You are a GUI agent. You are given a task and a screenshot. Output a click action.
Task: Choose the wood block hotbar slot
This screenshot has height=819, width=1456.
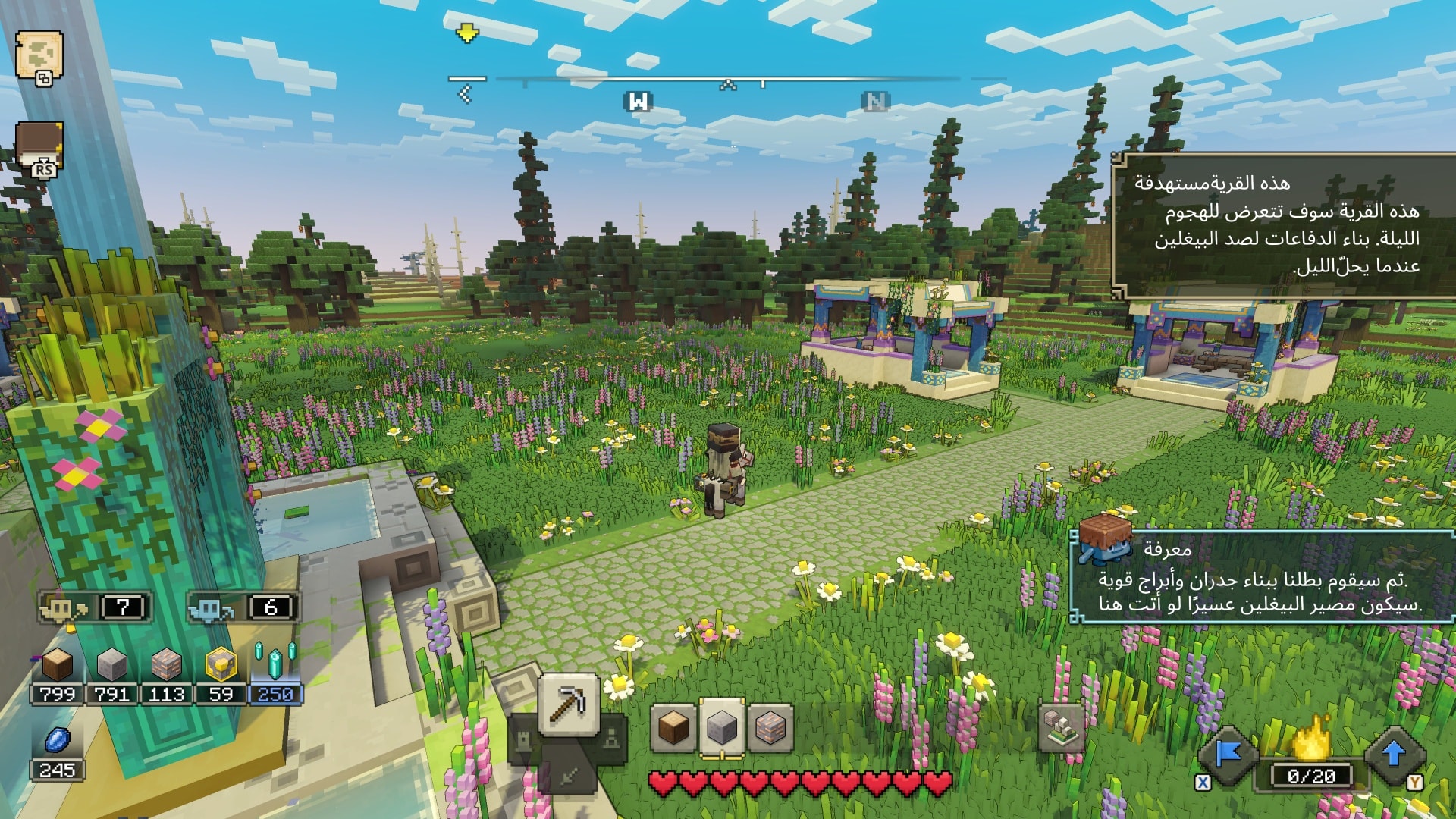point(673,727)
